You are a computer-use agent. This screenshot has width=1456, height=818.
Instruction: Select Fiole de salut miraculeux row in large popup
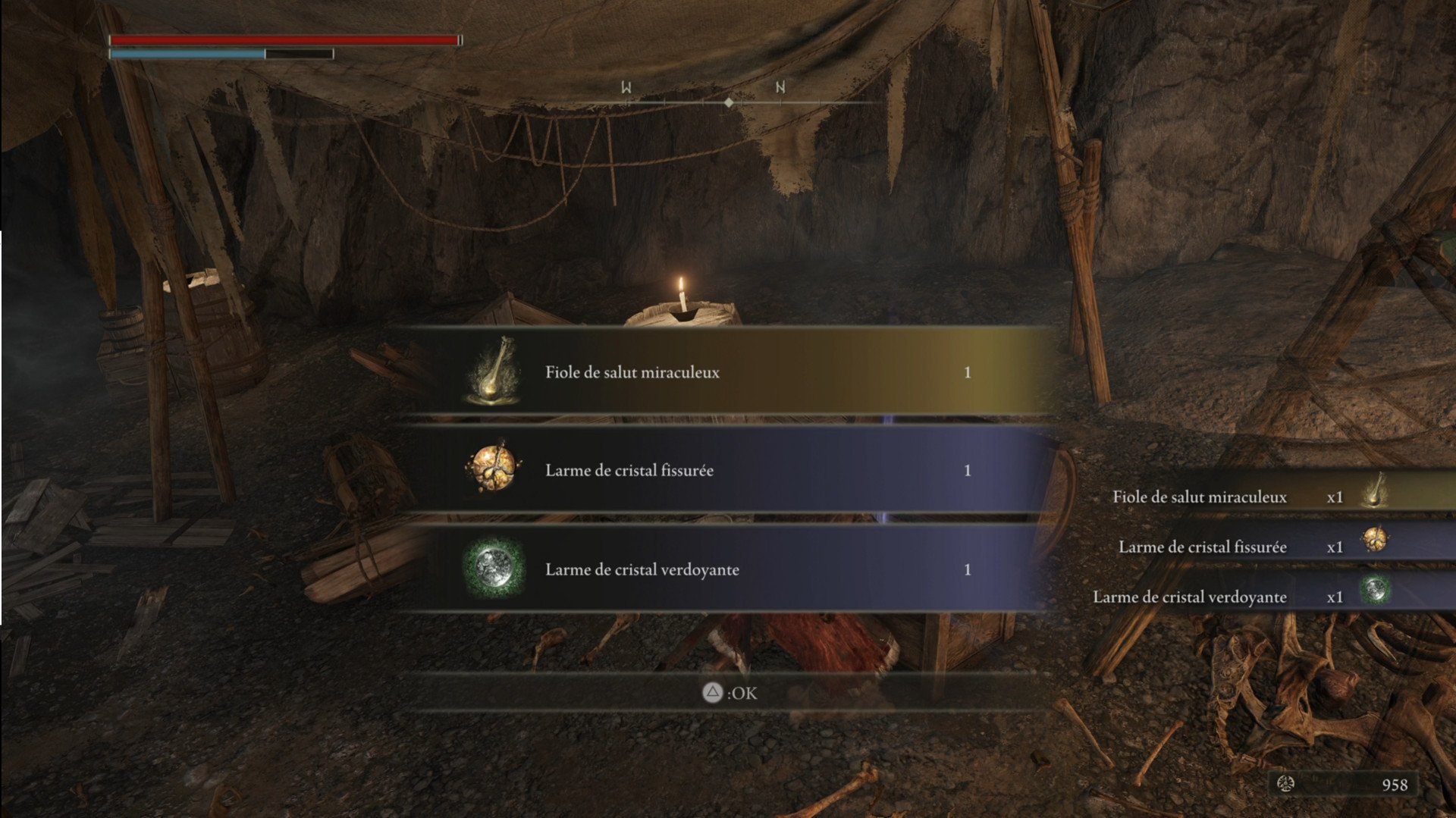tap(720, 372)
